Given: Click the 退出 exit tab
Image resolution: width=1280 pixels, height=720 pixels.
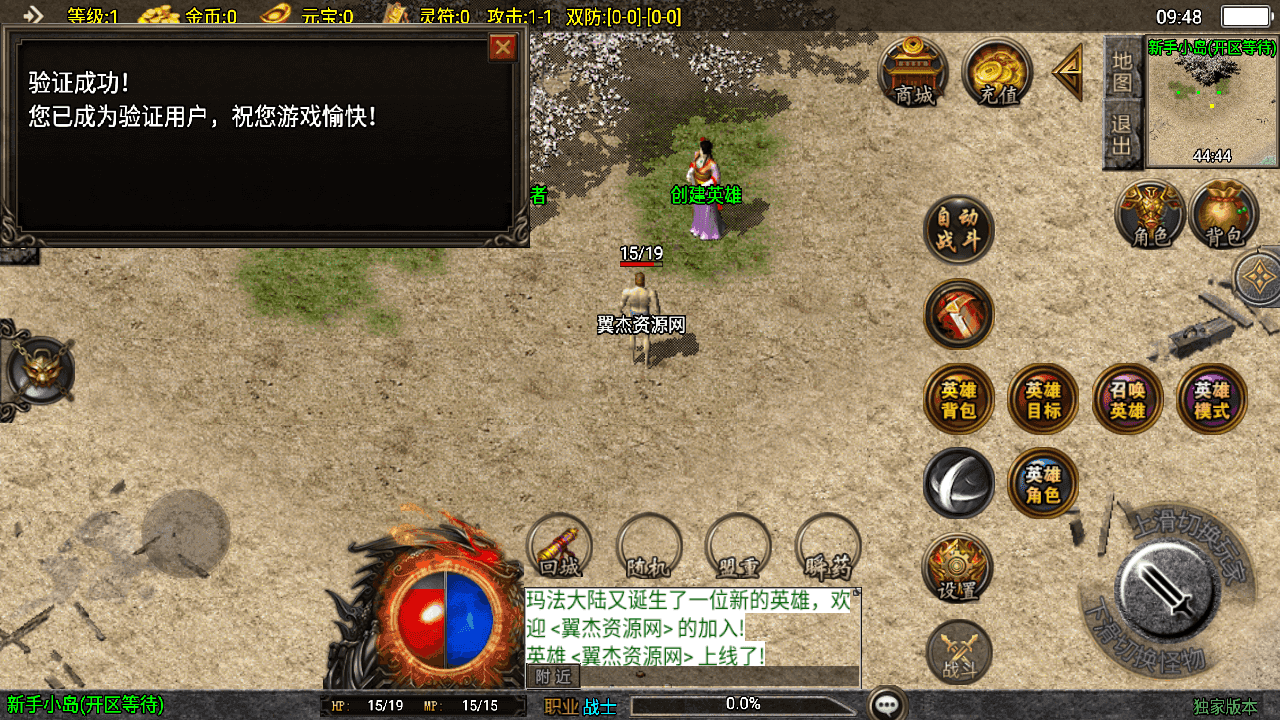Looking at the screenshot, I should 1122,136.
